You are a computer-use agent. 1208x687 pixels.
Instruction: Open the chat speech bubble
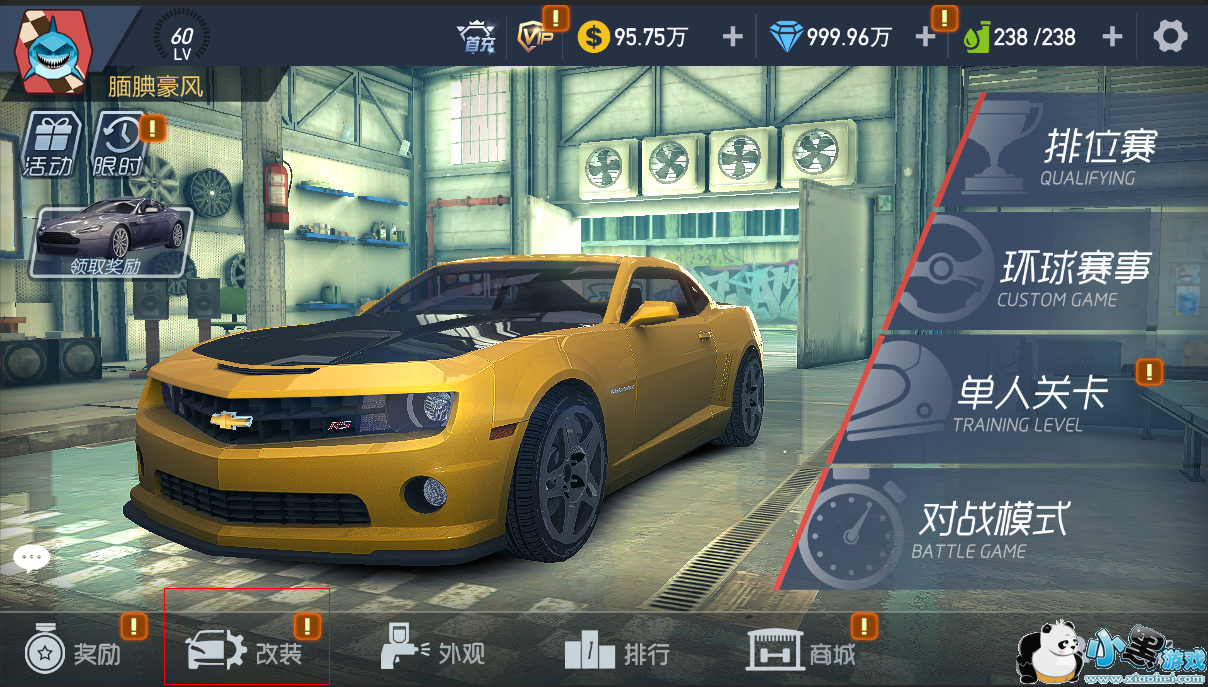pos(31,558)
